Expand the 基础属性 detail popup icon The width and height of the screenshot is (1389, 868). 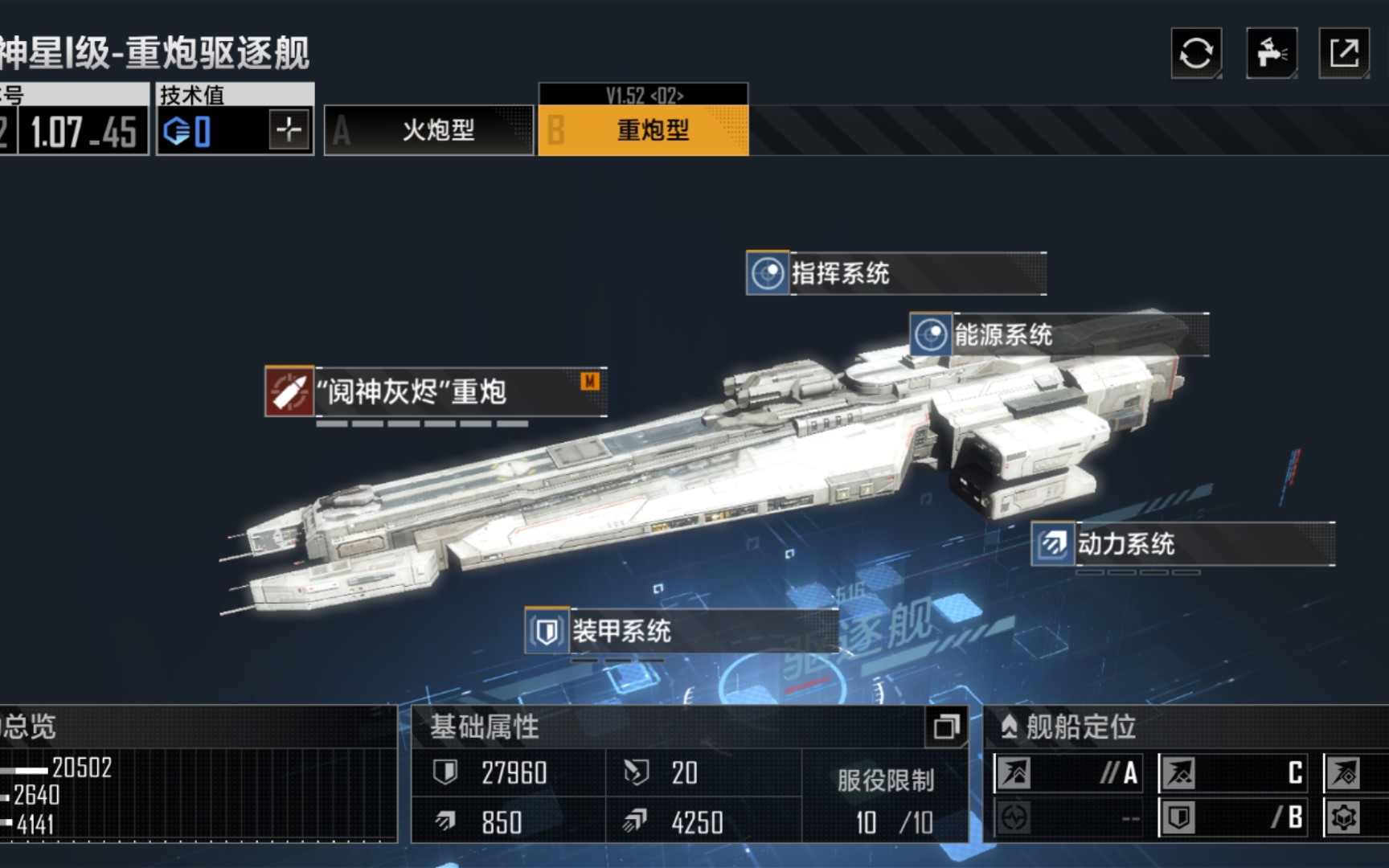[948, 726]
